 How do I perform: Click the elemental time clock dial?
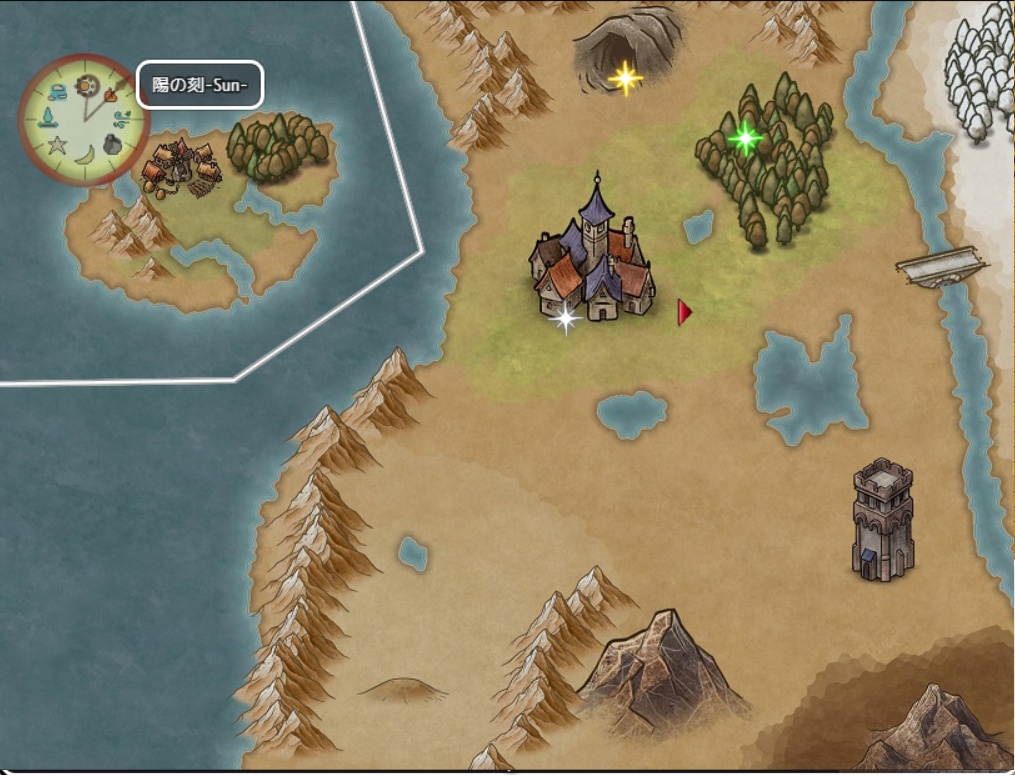[x=84, y=119]
